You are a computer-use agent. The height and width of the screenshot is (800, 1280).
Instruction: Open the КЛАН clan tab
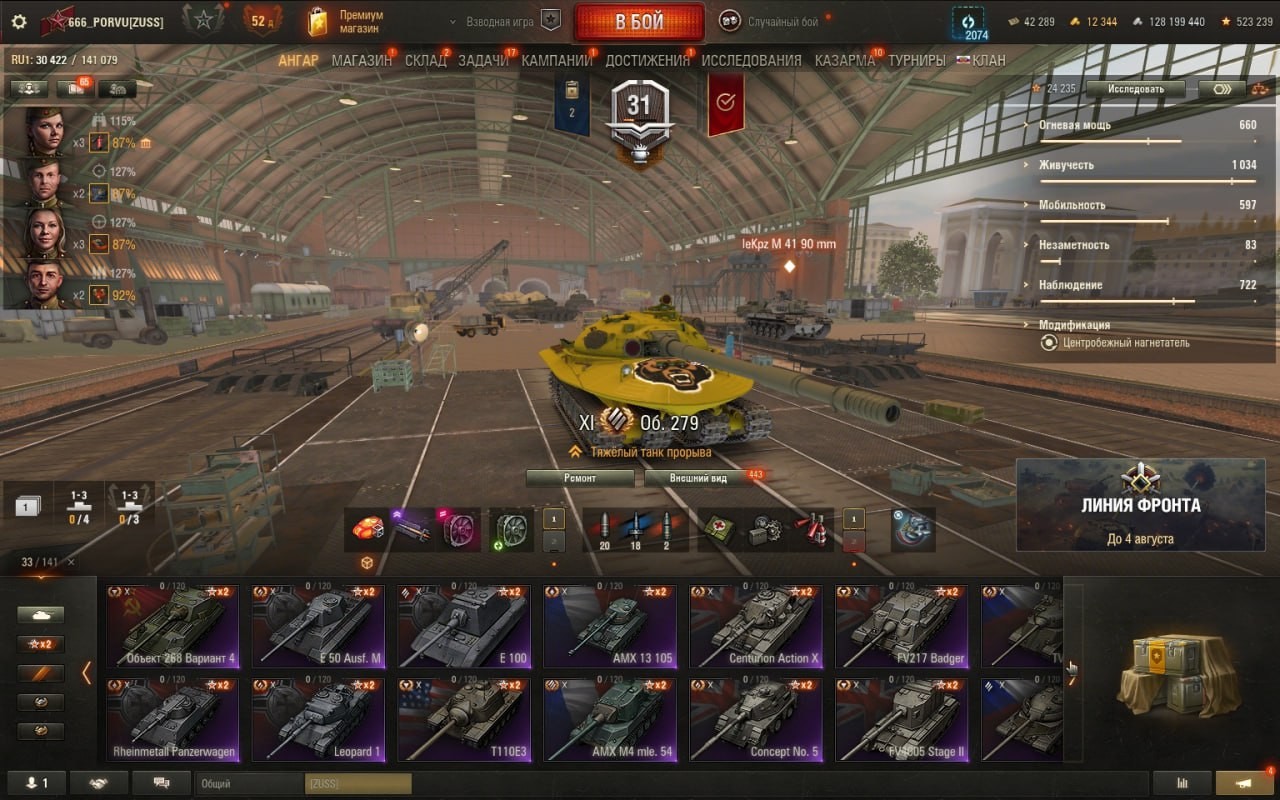point(988,60)
